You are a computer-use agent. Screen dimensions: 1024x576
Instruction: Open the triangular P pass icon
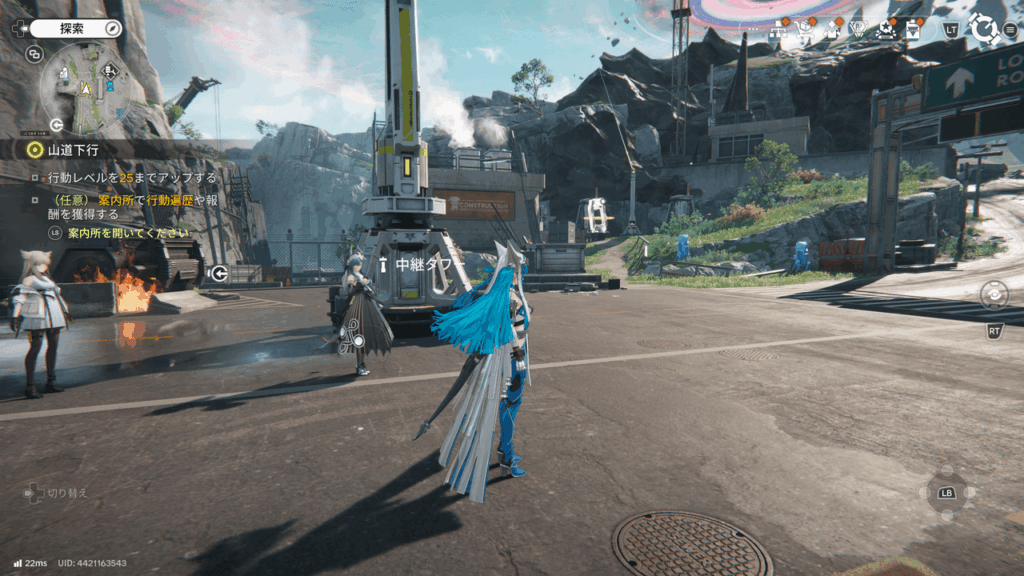[x=858, y=30]
